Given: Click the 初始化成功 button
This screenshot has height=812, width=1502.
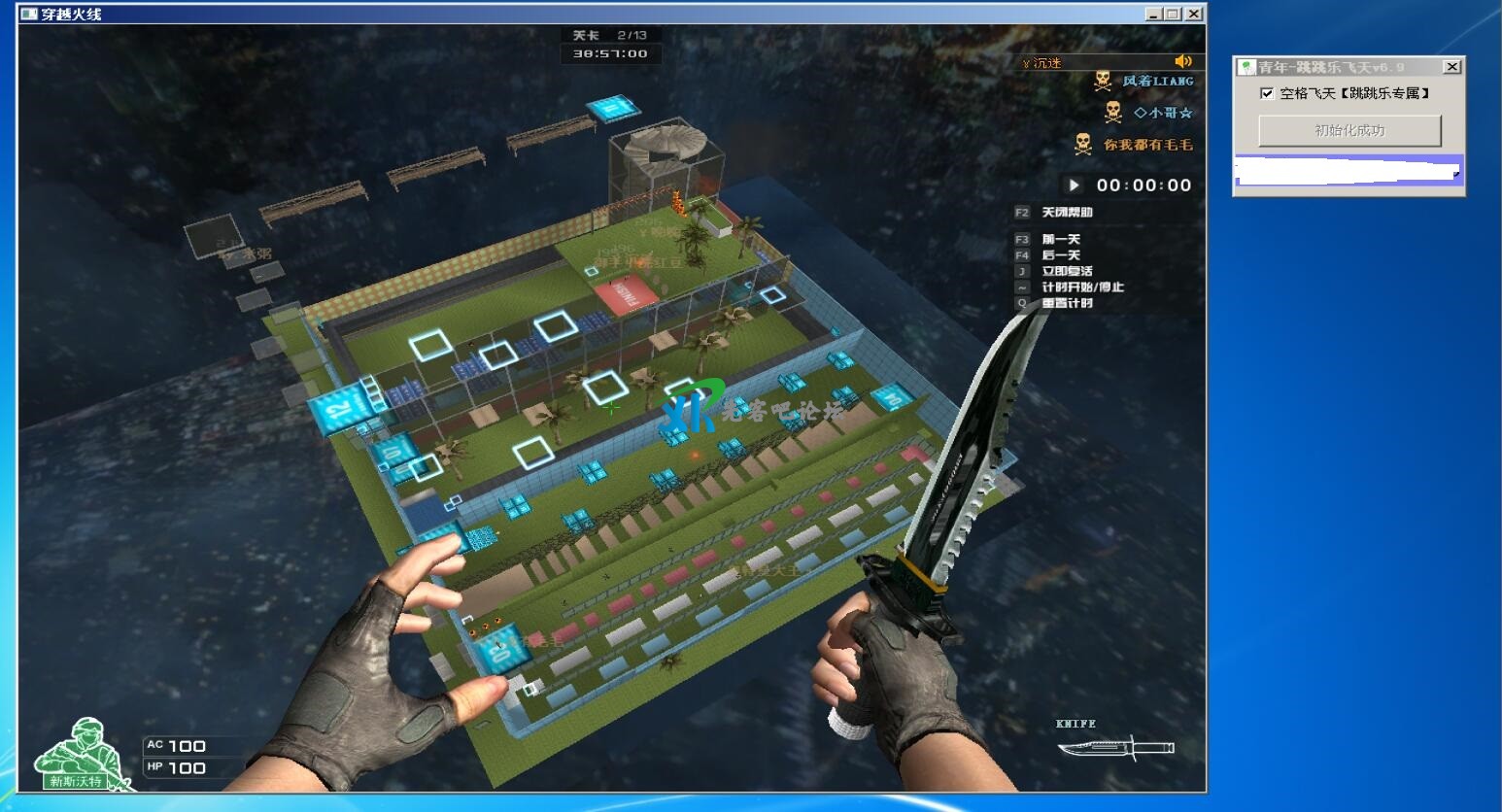Looking at the screenshot, I should pyautogui.click(x=1350, y=130).
